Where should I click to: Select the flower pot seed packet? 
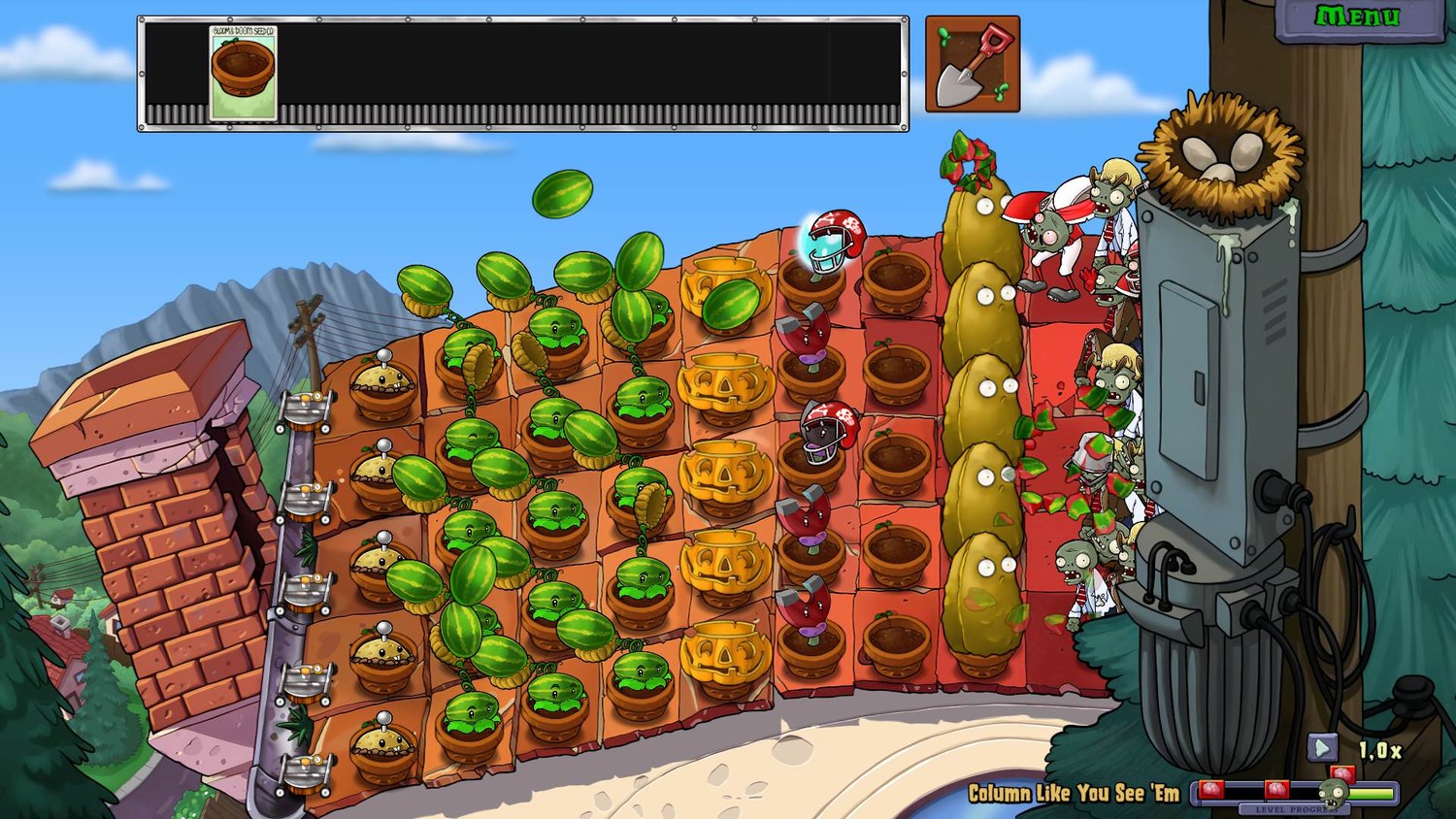(x=243, y=74)
